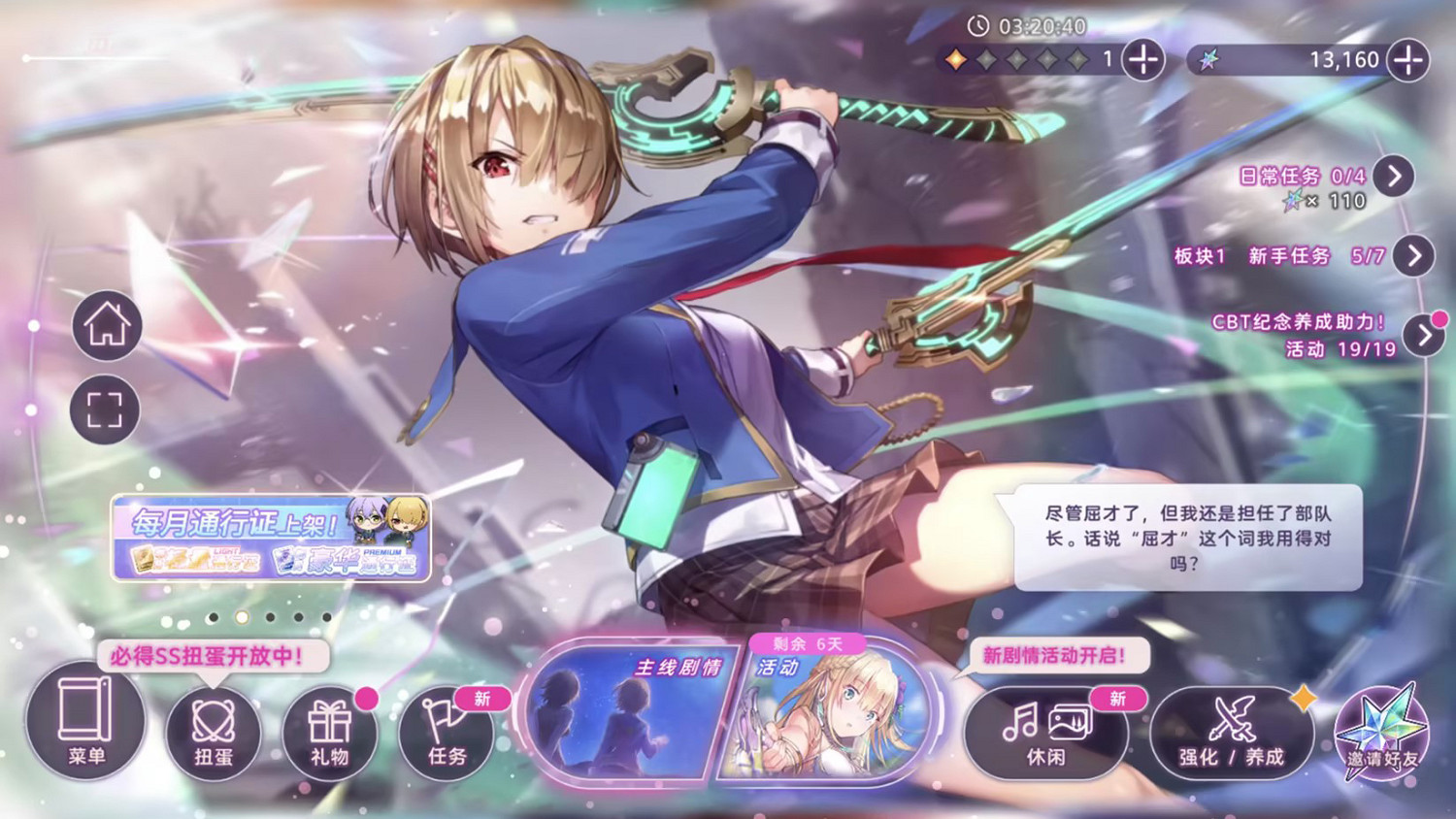1456x819 pixels.
Task: Click the plus button next to 13,160 currency
Action: tap(1406, 60)
